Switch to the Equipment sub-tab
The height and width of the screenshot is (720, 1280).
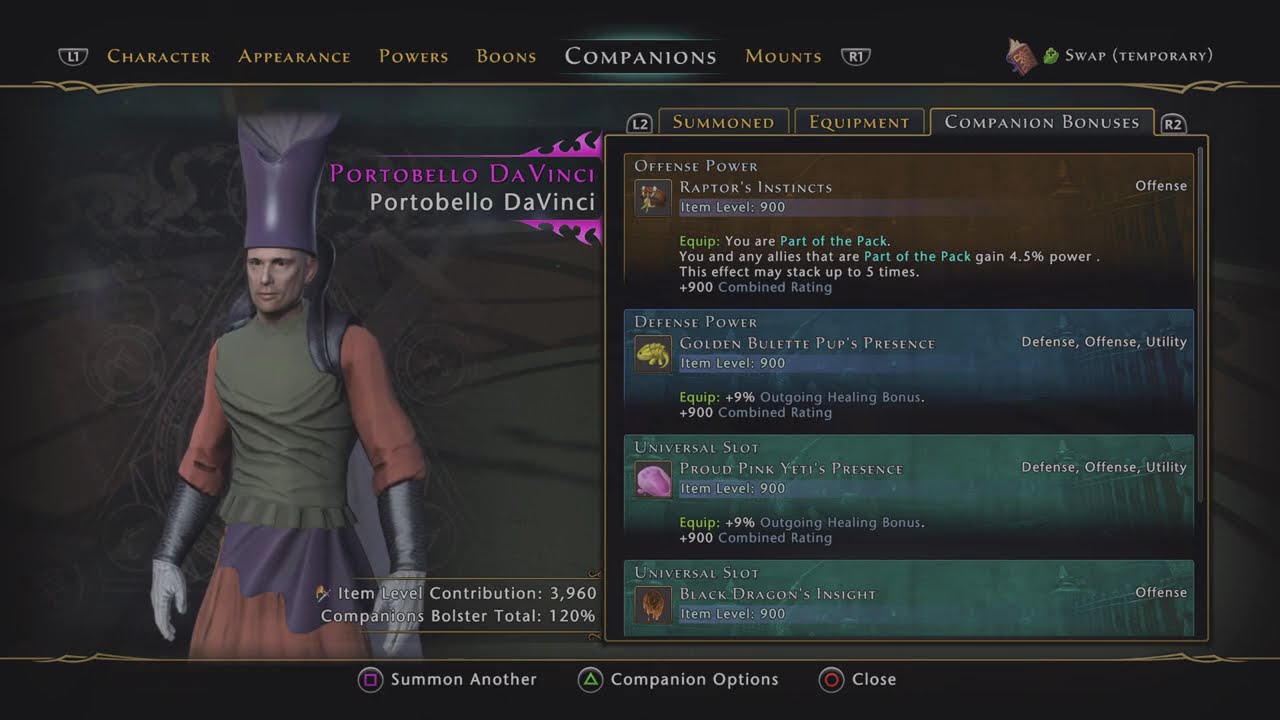[x=859, y=122]
